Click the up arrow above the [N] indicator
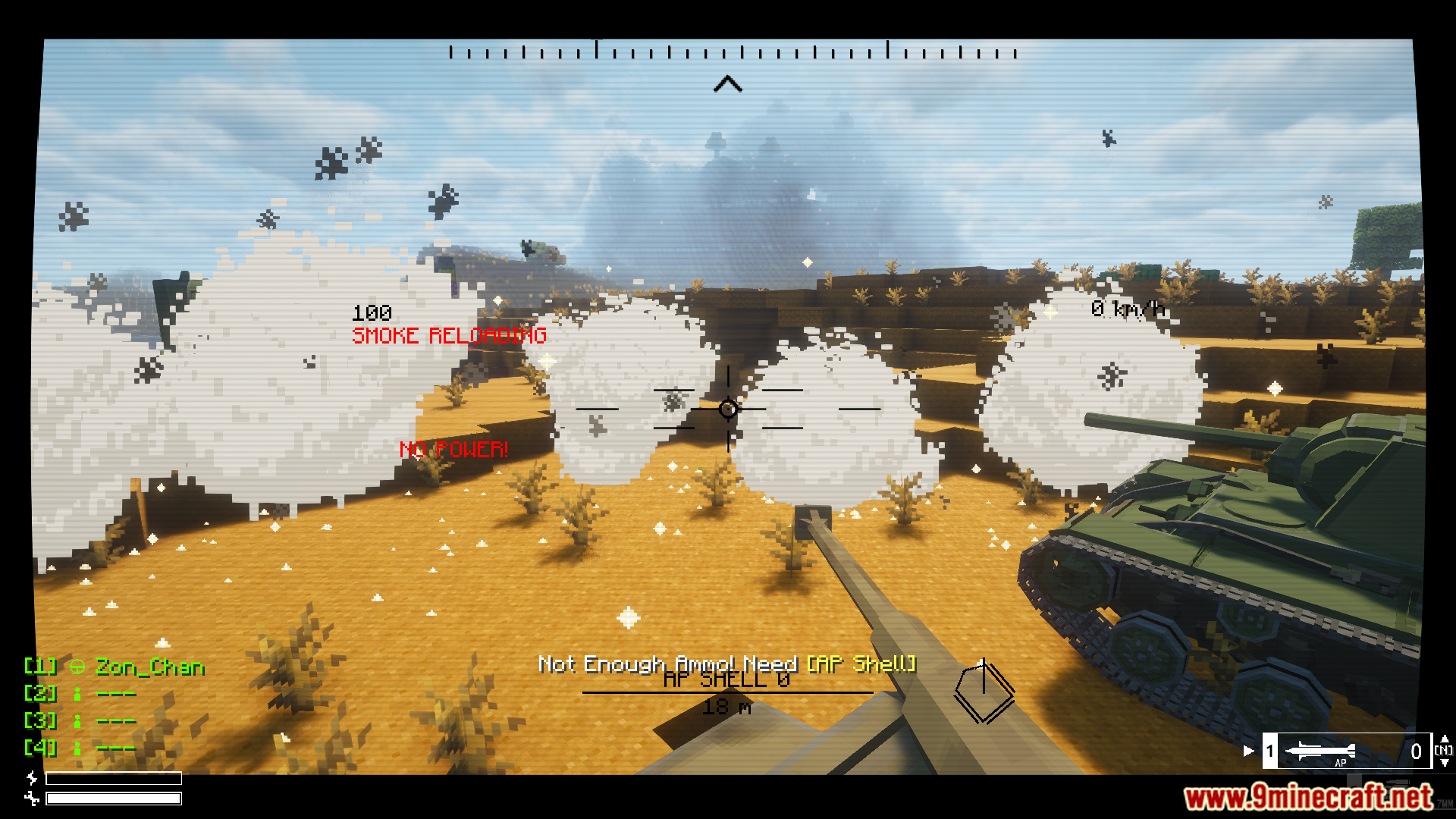Image resolution: width=1456 pixels, height=819 pixels. click(x=1446, y=739)
